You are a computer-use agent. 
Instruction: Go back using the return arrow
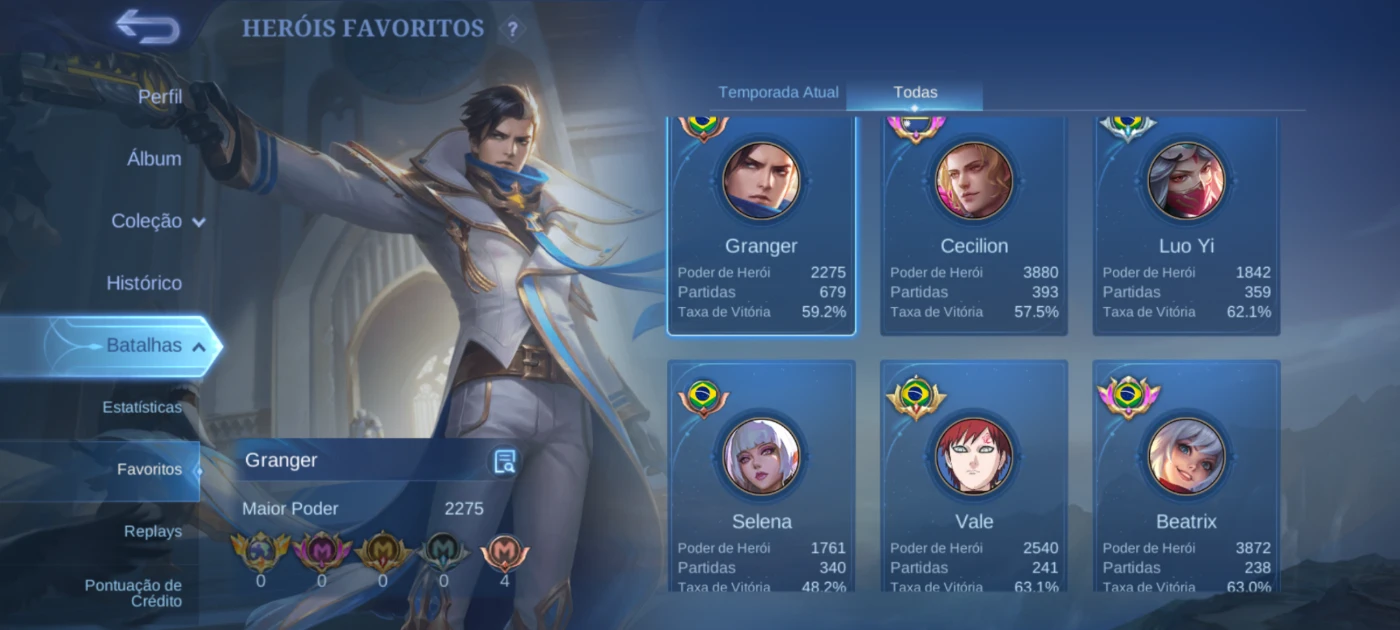147,27
